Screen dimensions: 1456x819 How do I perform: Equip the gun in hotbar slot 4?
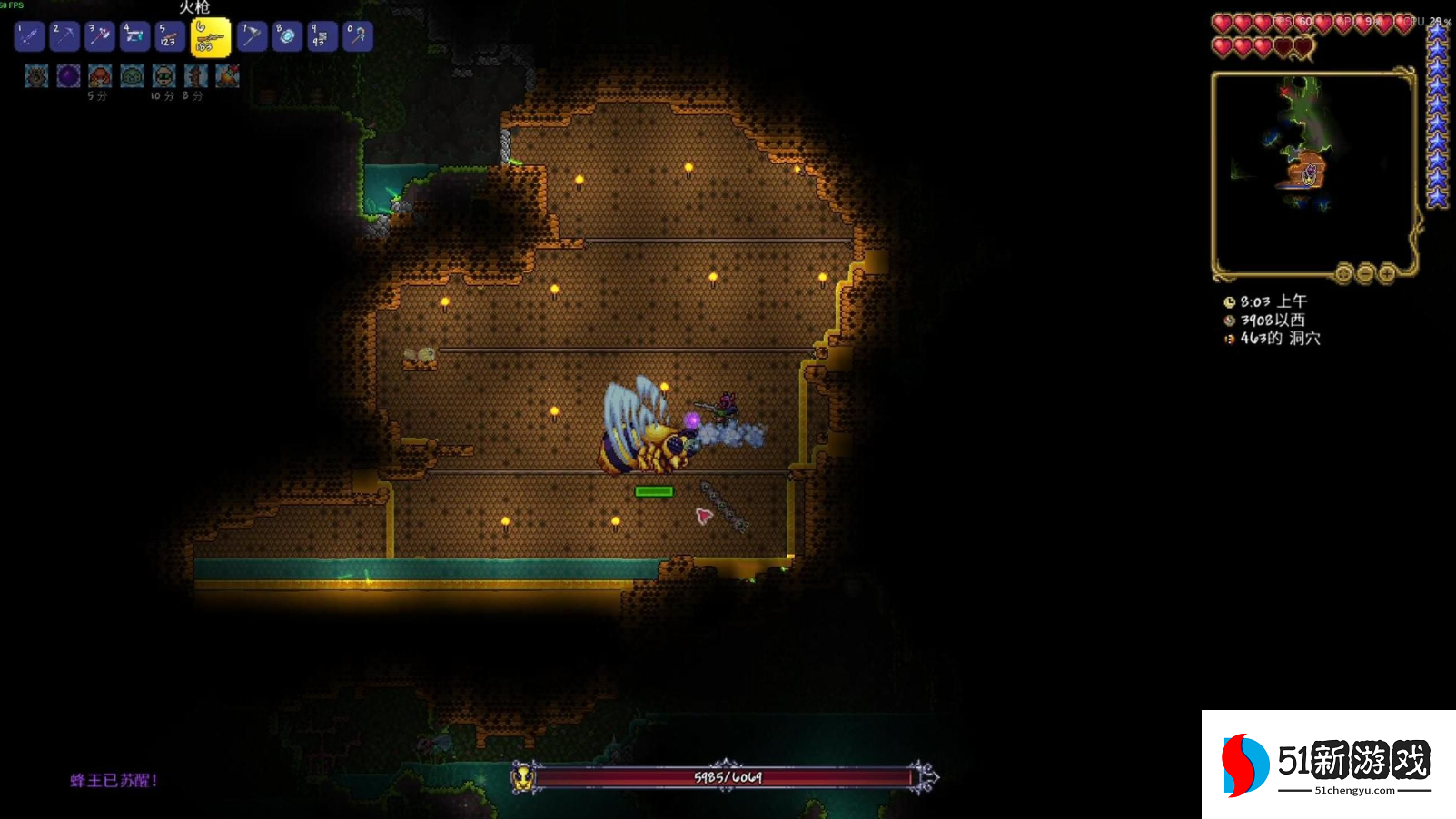pos(134,36)
